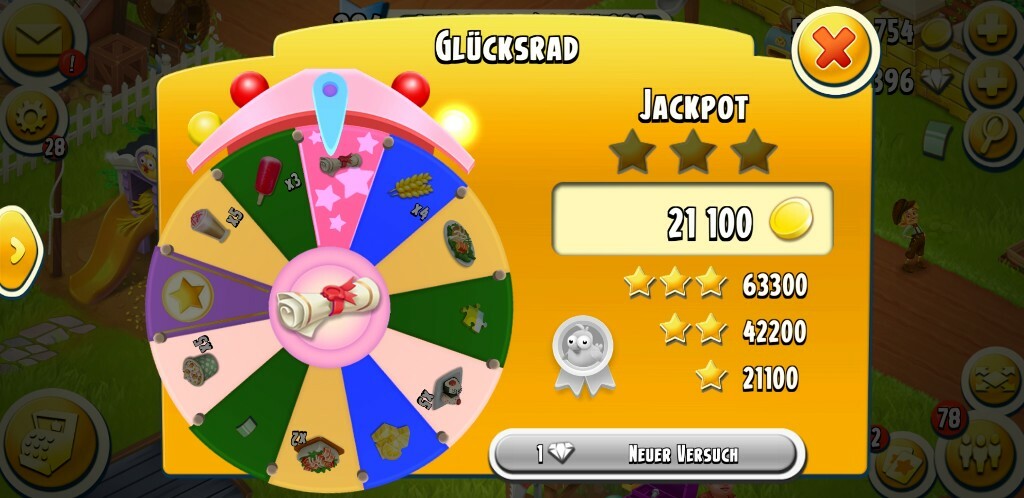Image resolution: width=1024 pixels, height=498 pixels.
Task: Tap the scroll hub of wheel
Action: pos(326,303)
